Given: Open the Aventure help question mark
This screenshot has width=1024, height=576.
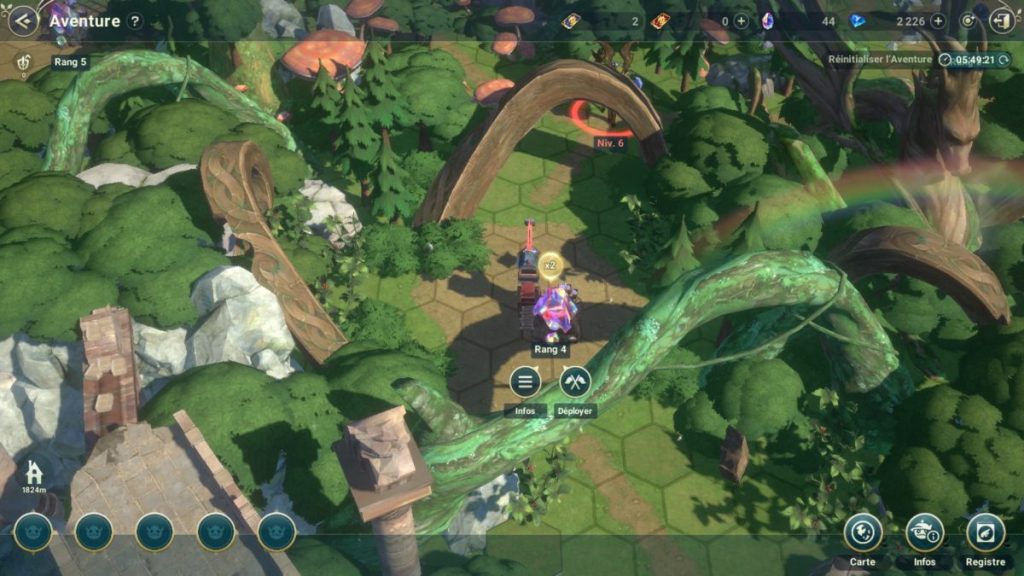Looking at the screenshot, I should (x=135, y=21).
